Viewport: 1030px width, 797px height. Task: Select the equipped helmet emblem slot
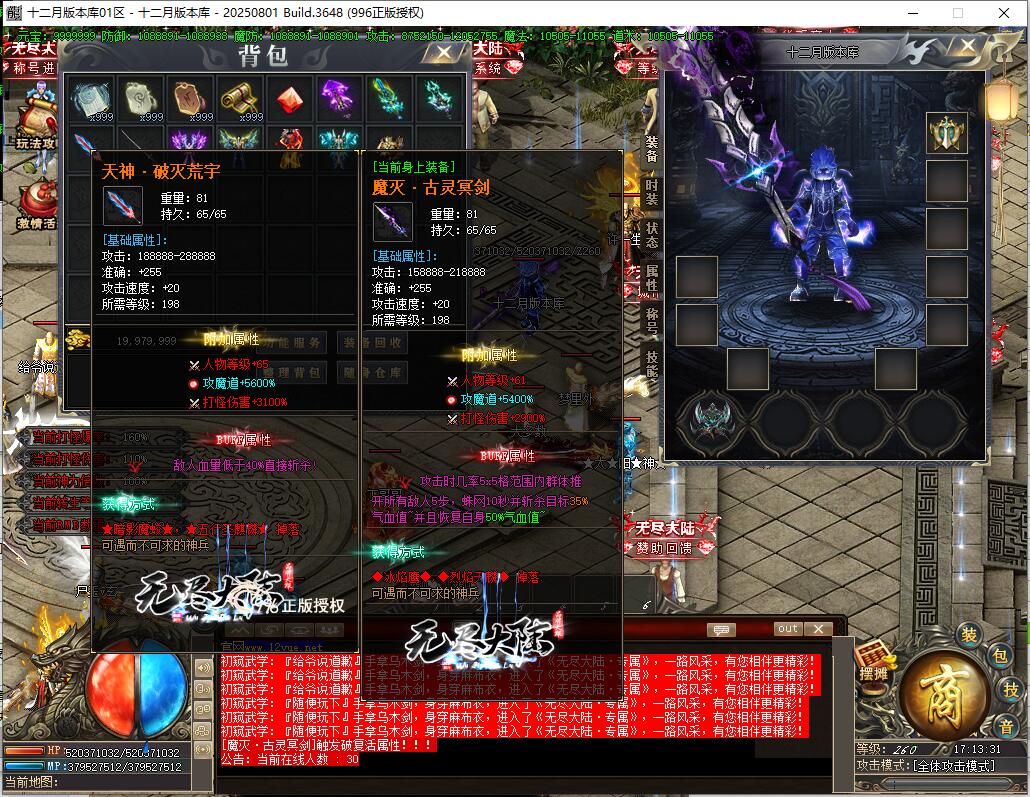(x=711, y=421)
